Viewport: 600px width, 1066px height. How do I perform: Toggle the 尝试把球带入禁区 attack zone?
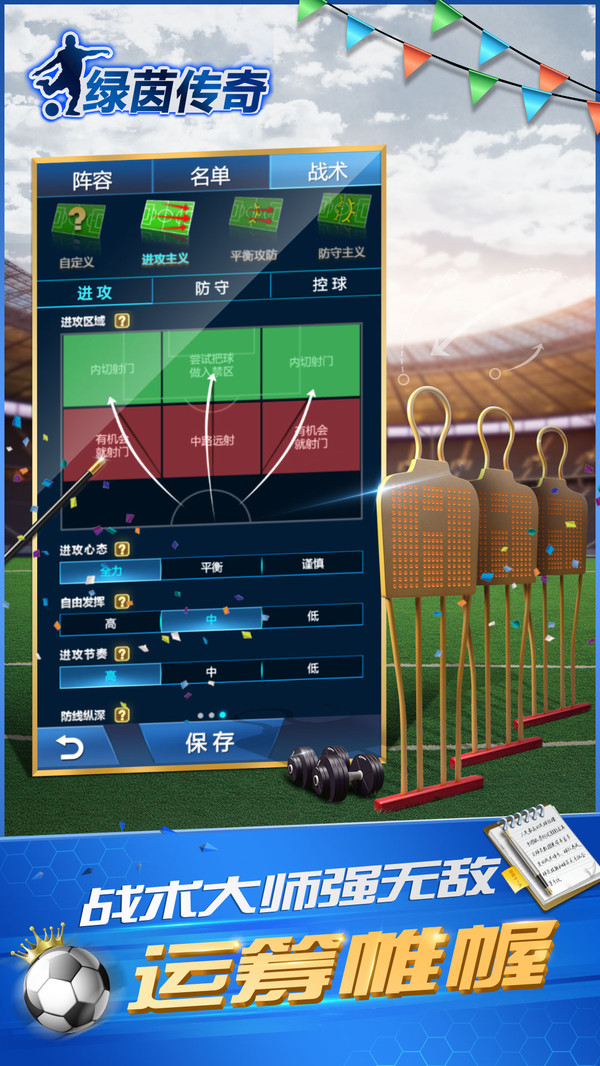(211, 365)
